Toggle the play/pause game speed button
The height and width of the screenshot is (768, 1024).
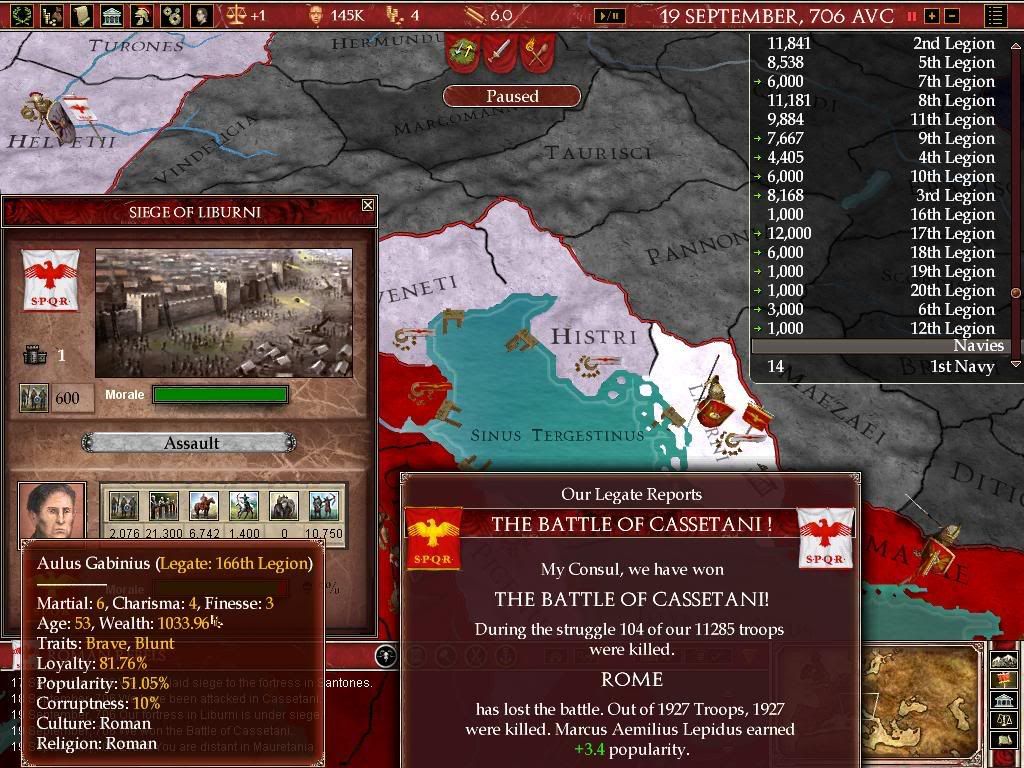[x=609, y=16]
